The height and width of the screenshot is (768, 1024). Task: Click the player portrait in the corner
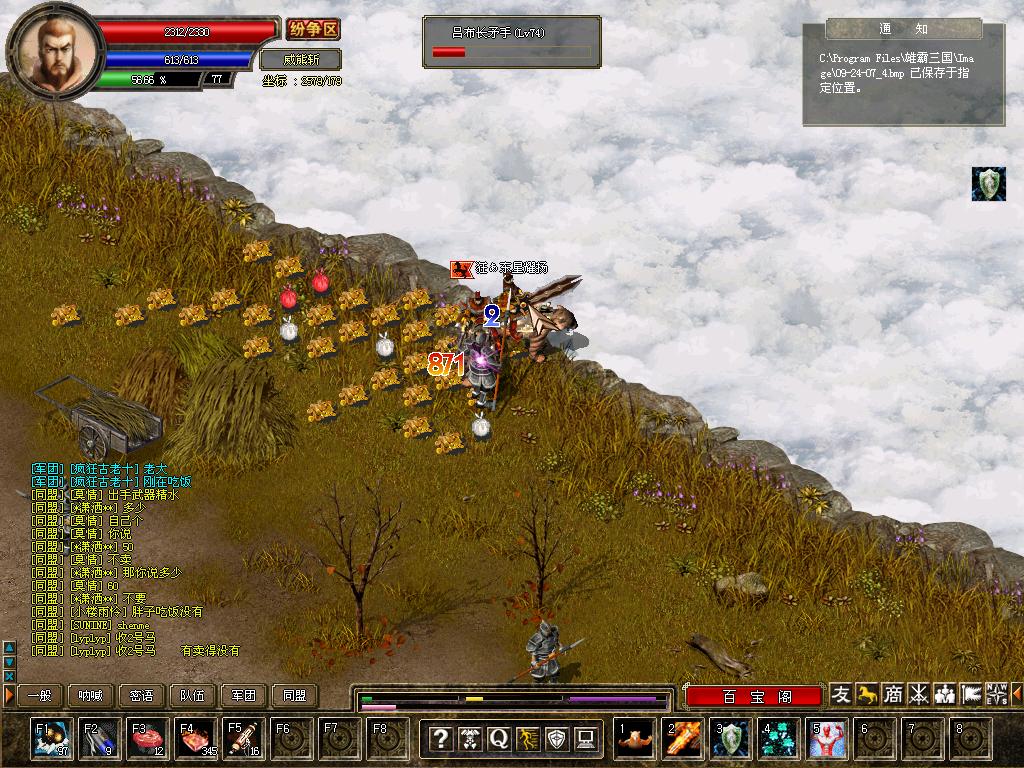(55, 48)
